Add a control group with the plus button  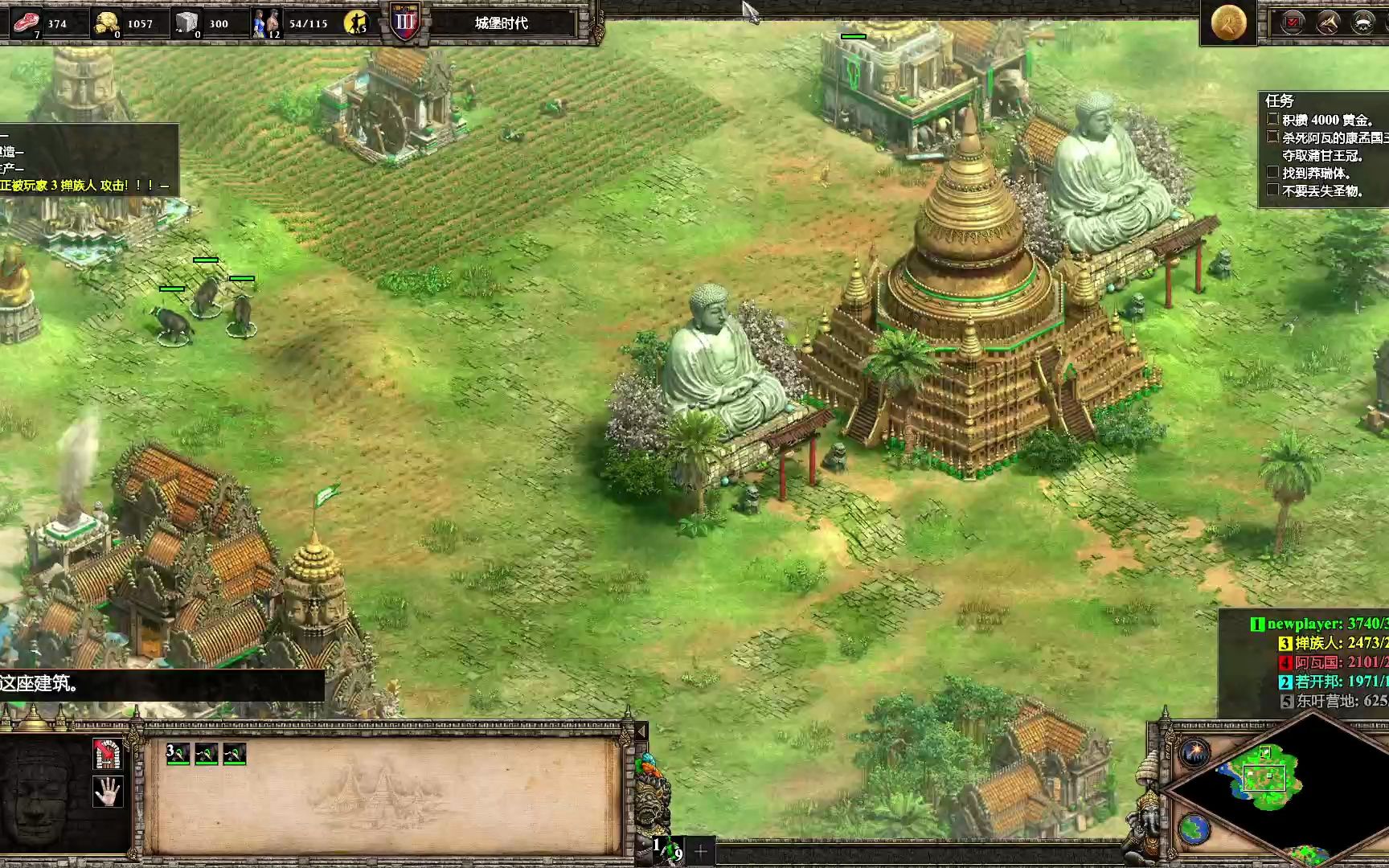(700, 850)
